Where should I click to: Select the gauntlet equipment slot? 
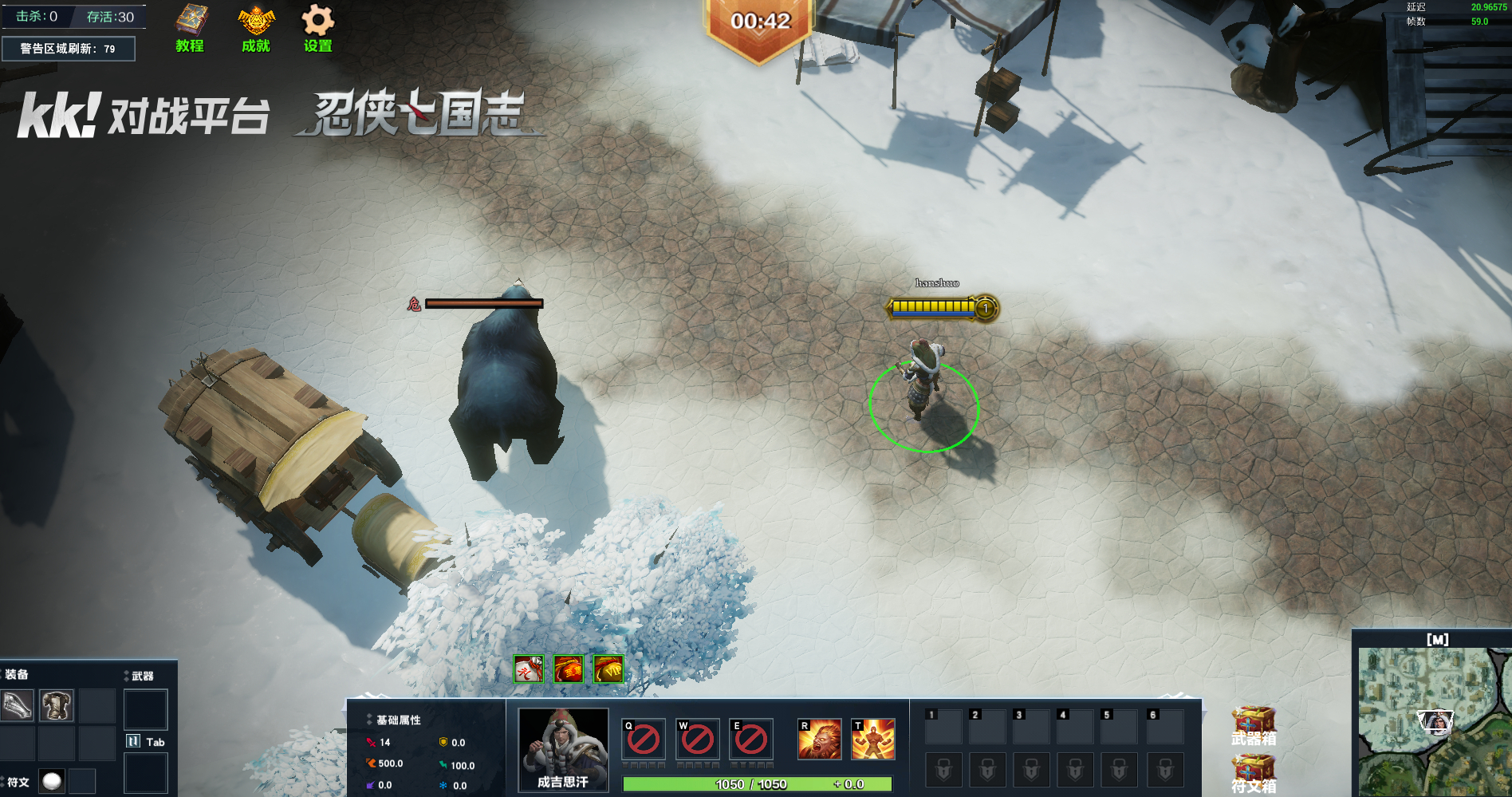coord(17,705)
